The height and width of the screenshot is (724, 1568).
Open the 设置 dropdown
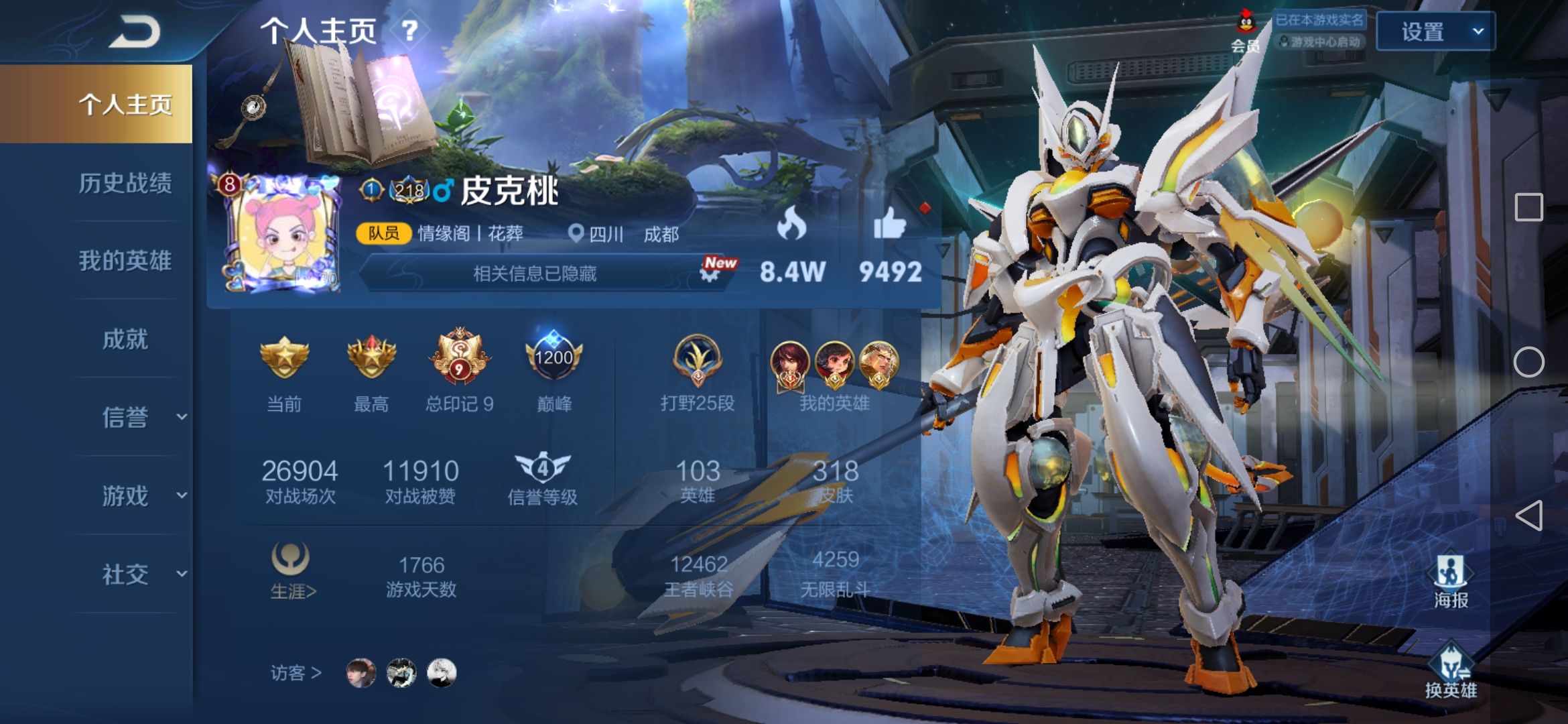[x=1435, y=32]
